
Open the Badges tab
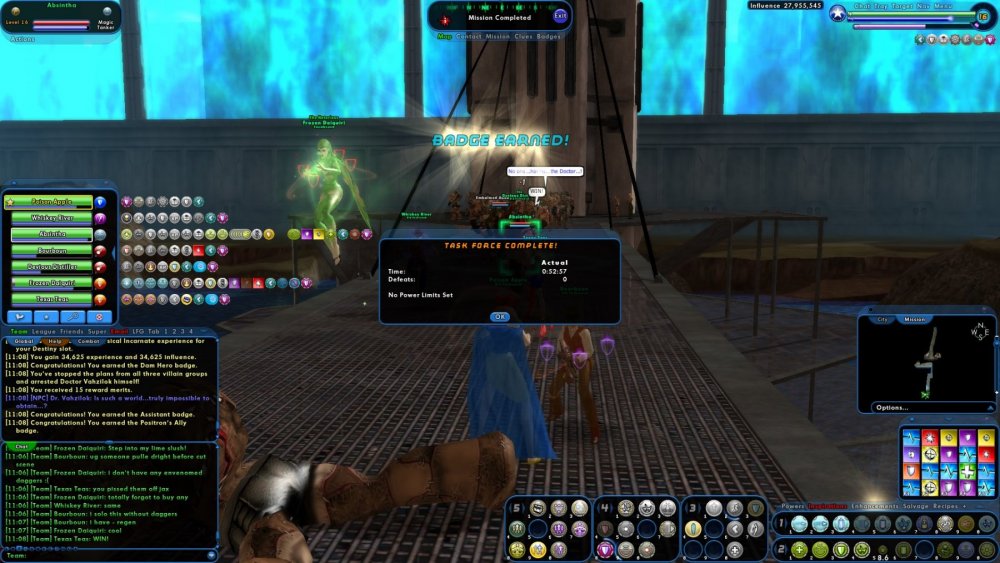549,36
